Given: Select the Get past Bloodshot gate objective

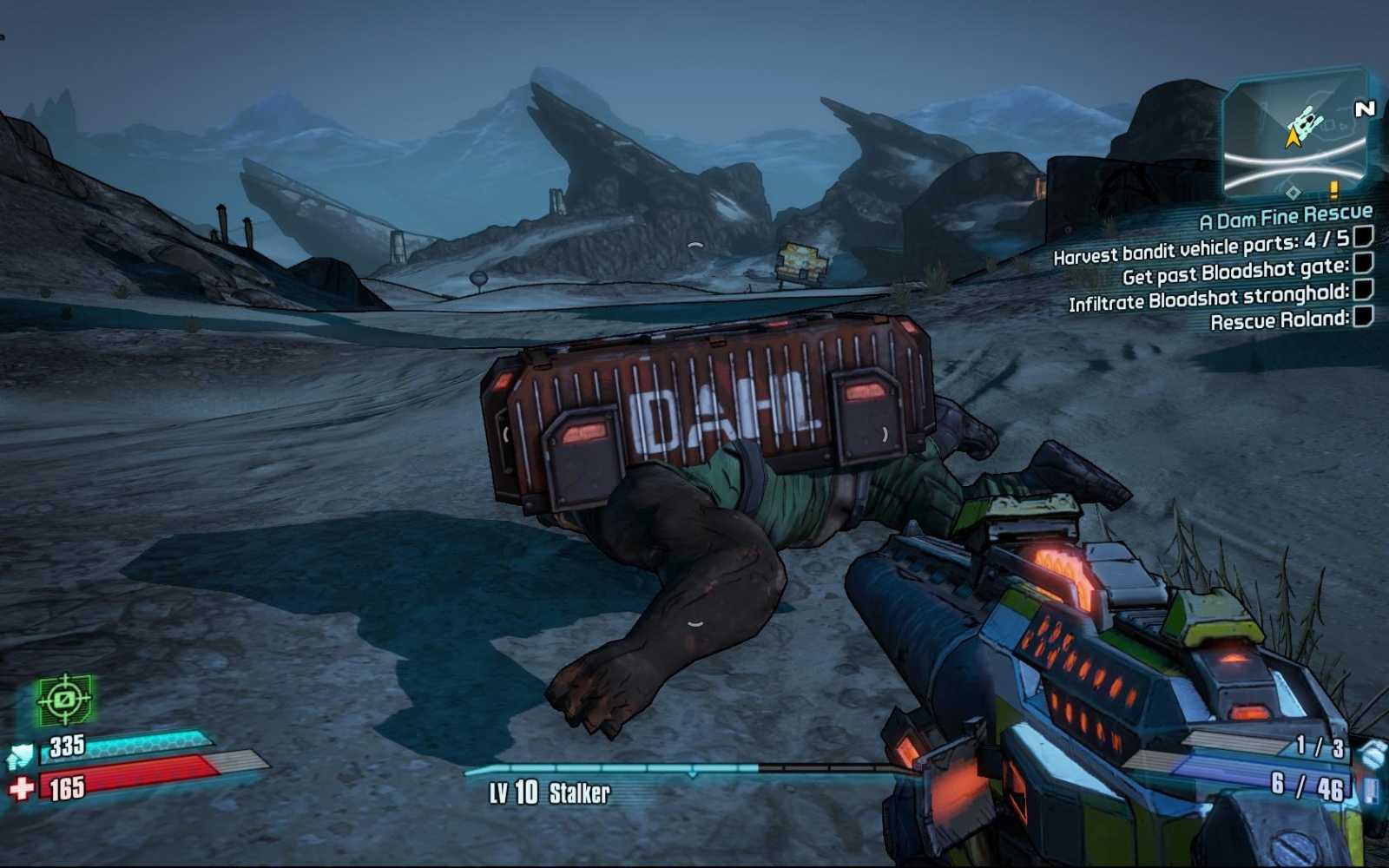Looking at the screenshot, I should pos(1235,273).
